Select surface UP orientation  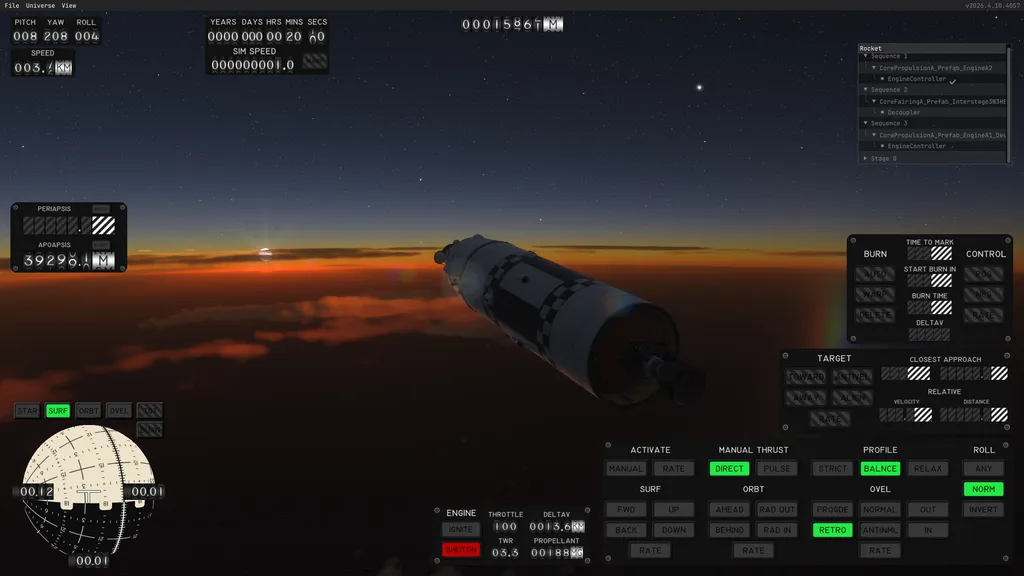point(674,510)
